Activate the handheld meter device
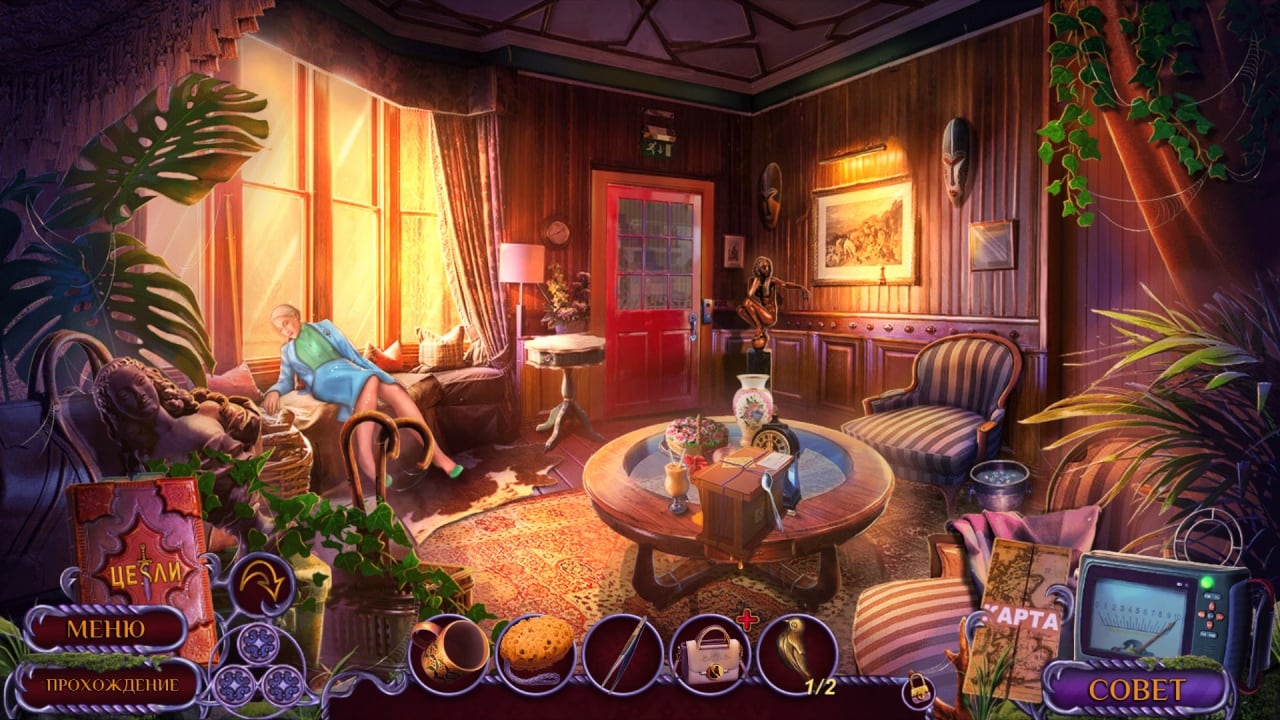Viewport: 1280px width, 720px height. pos(1158,606)
